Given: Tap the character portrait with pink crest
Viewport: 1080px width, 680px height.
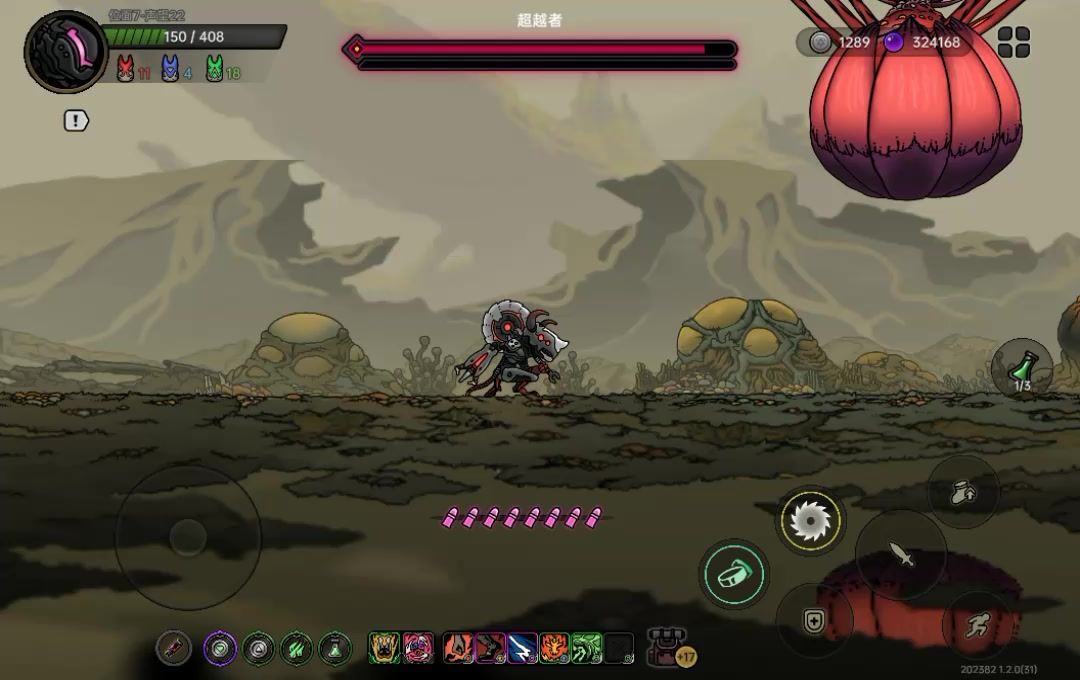Looking at the screenshot, I should (66, 52).
